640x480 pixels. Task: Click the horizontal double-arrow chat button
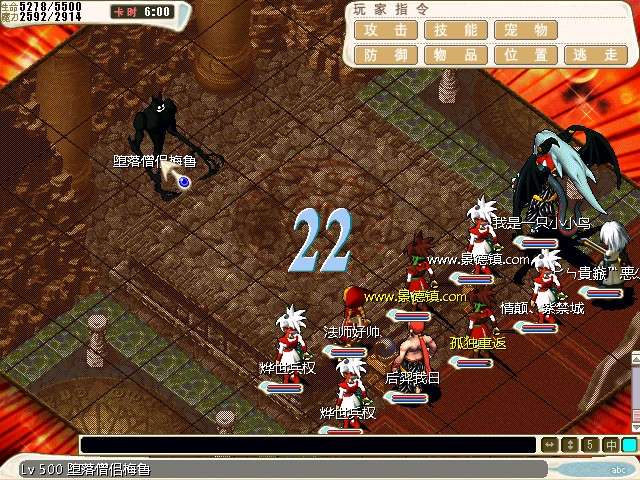pyautogui.click(x=550, y=445)
